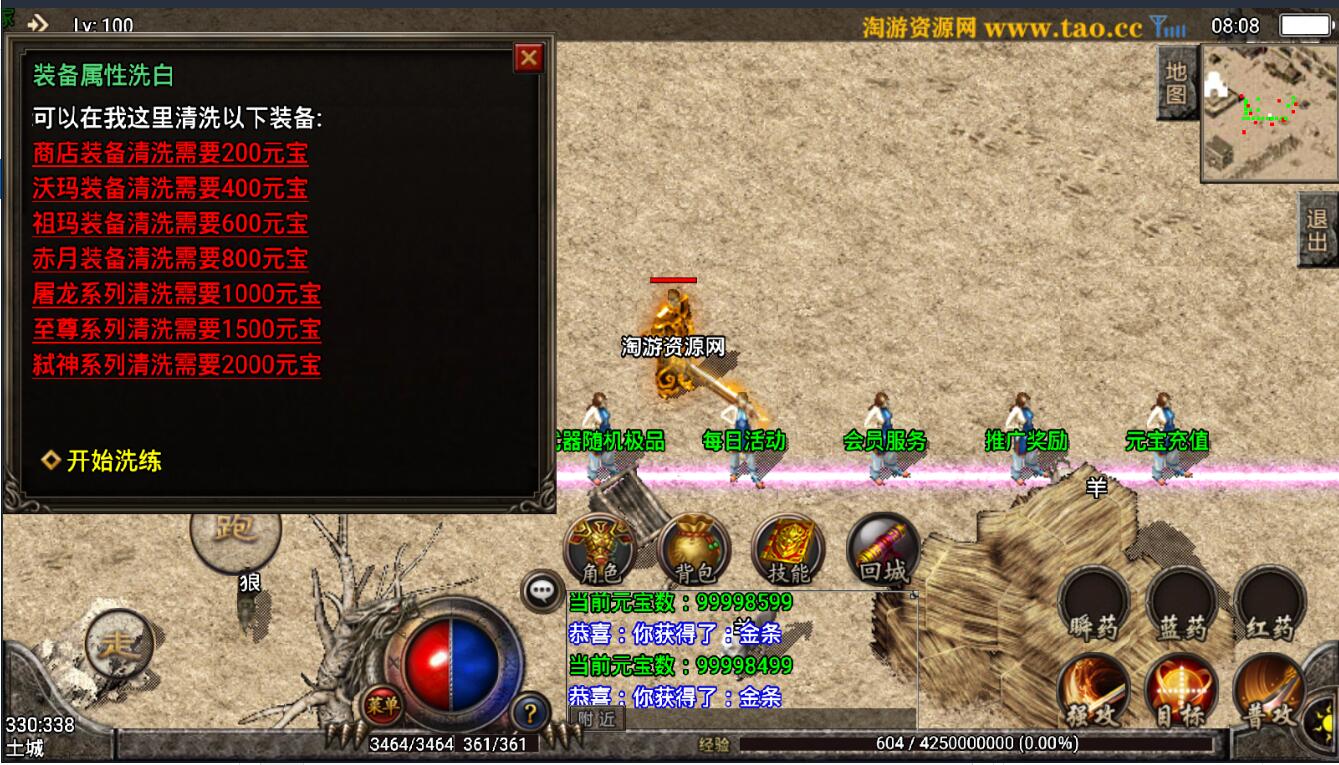This screenshot has height=765, width=1339.
Task: Open the 地图 map button
Action: (x=1176, y=83)
